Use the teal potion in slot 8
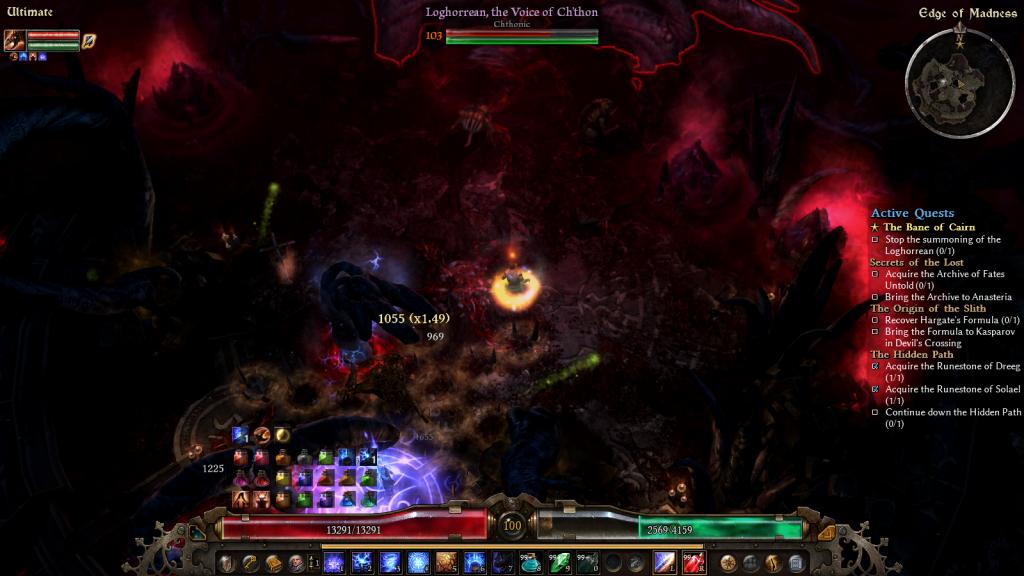 [532, 563]
